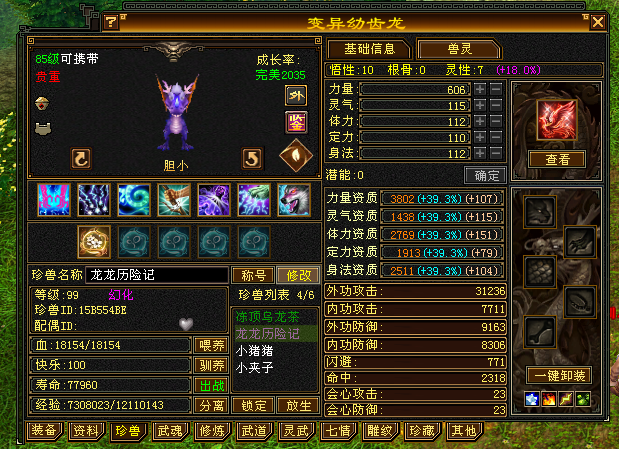Send the pet to battle with 出战
This screenshot has height=449, width=619.
(211, 385)
